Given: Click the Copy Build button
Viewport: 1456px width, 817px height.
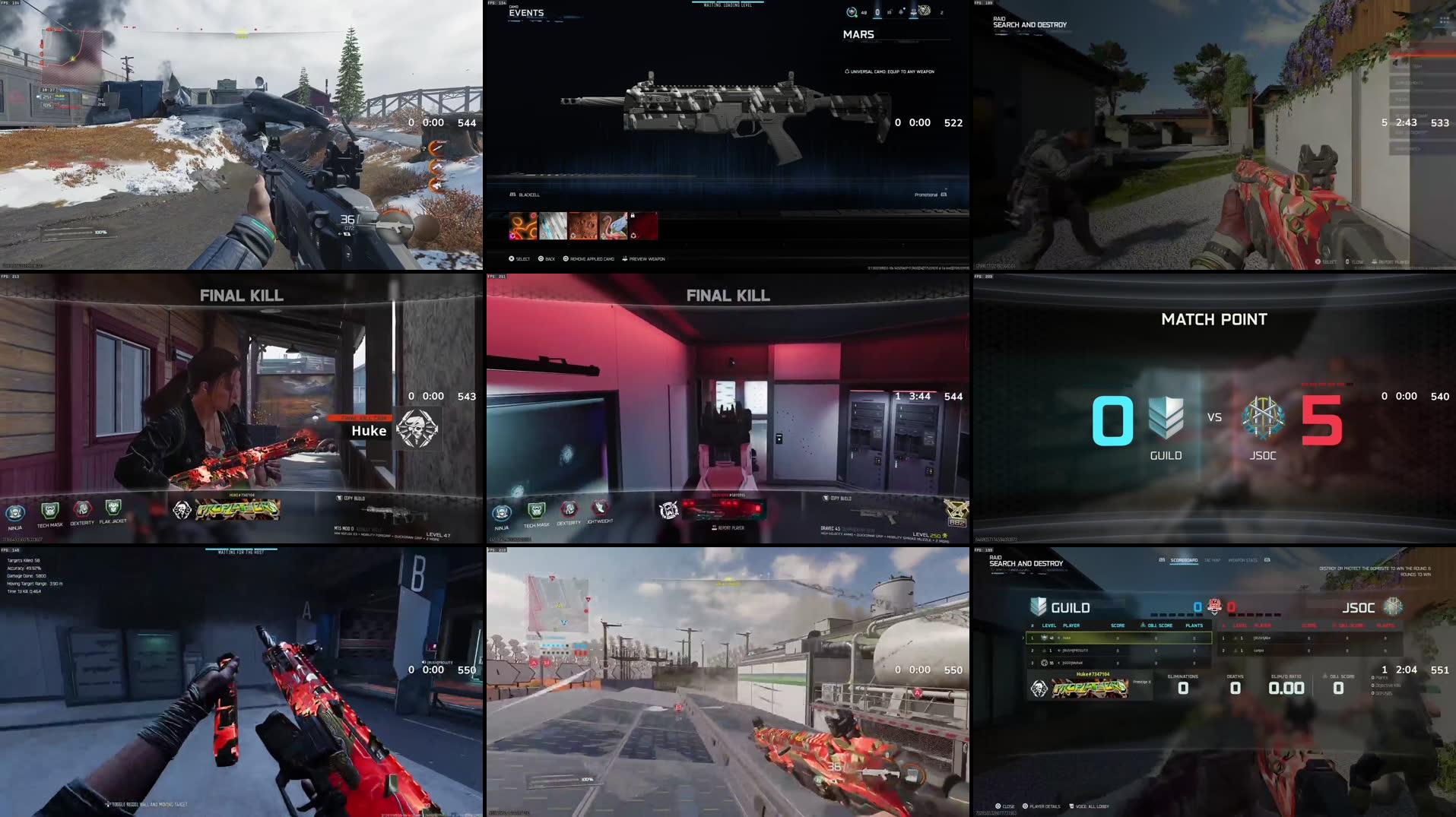Looking at the screenshot, I should (x=834, y=498).
